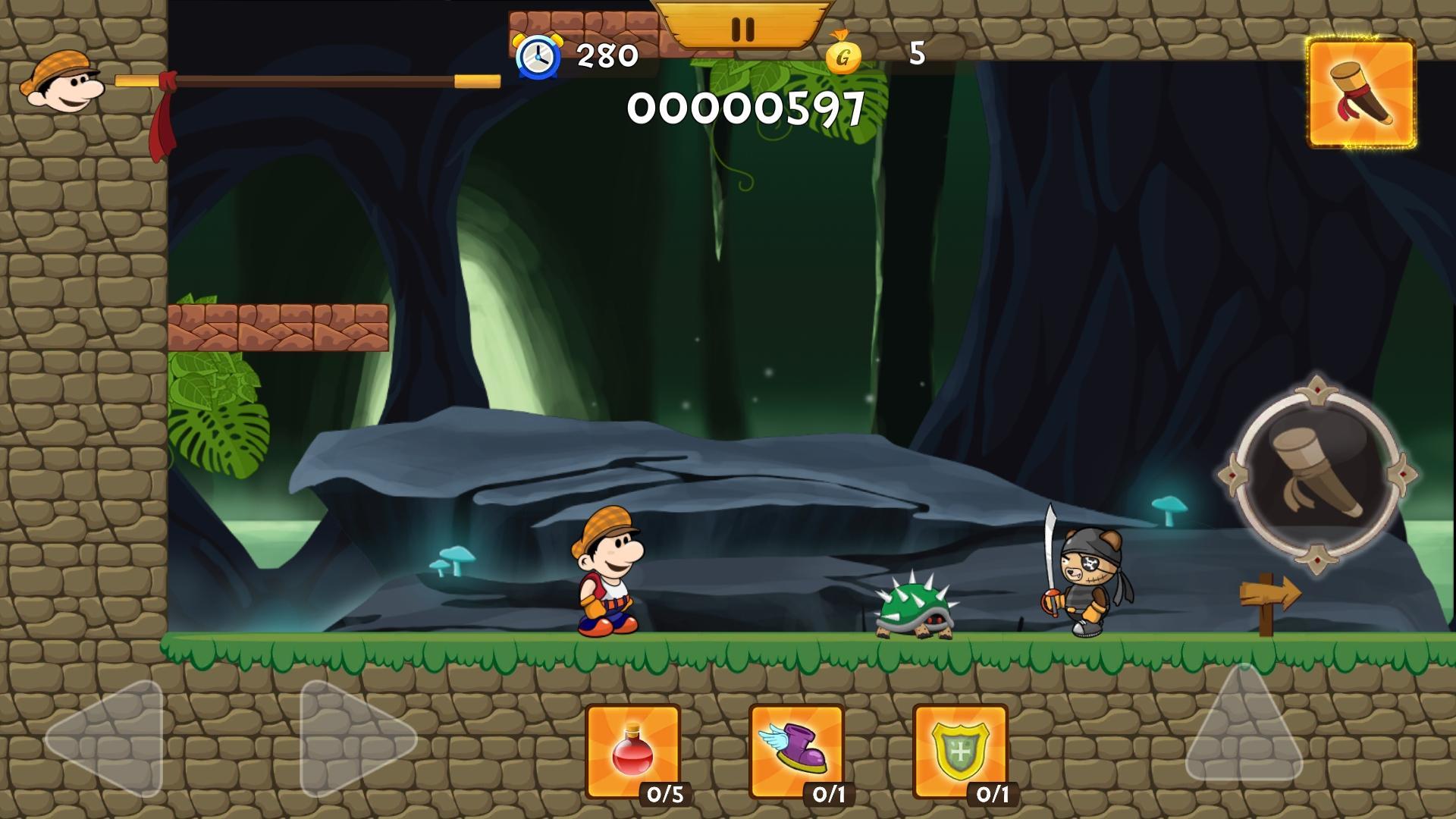Tap the score display 00000597
Screen dimensions: 1456x819
[x=747, y=110]
